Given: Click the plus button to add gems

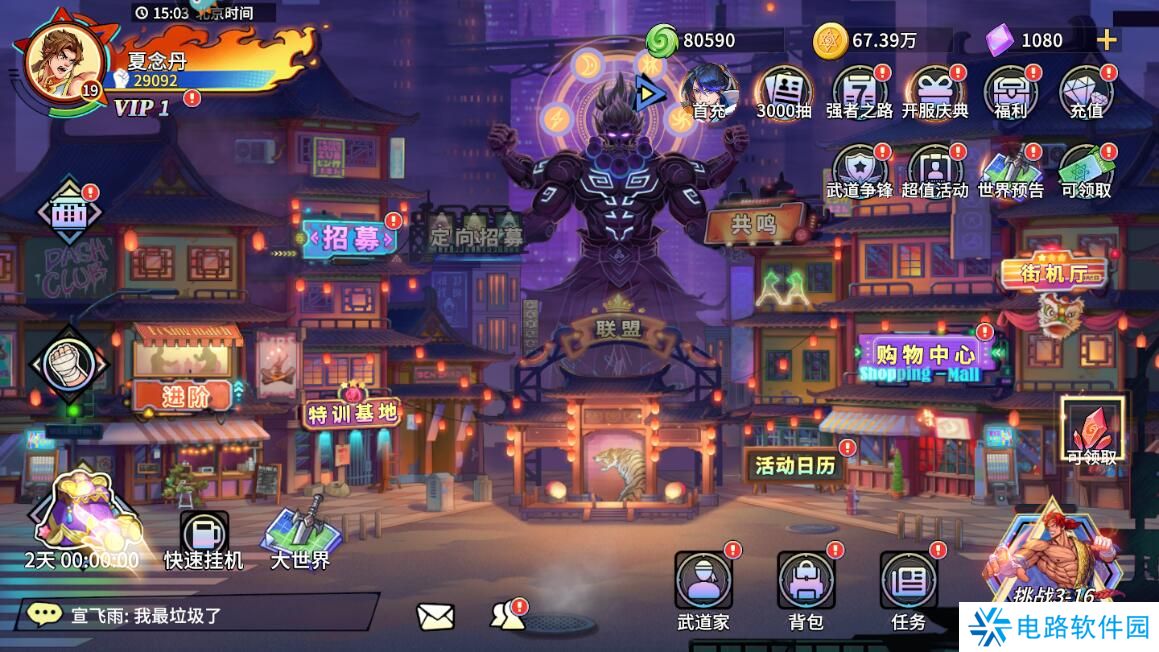Looking at the screenshot, I should pyautogui.click(x=1106, y=40).
